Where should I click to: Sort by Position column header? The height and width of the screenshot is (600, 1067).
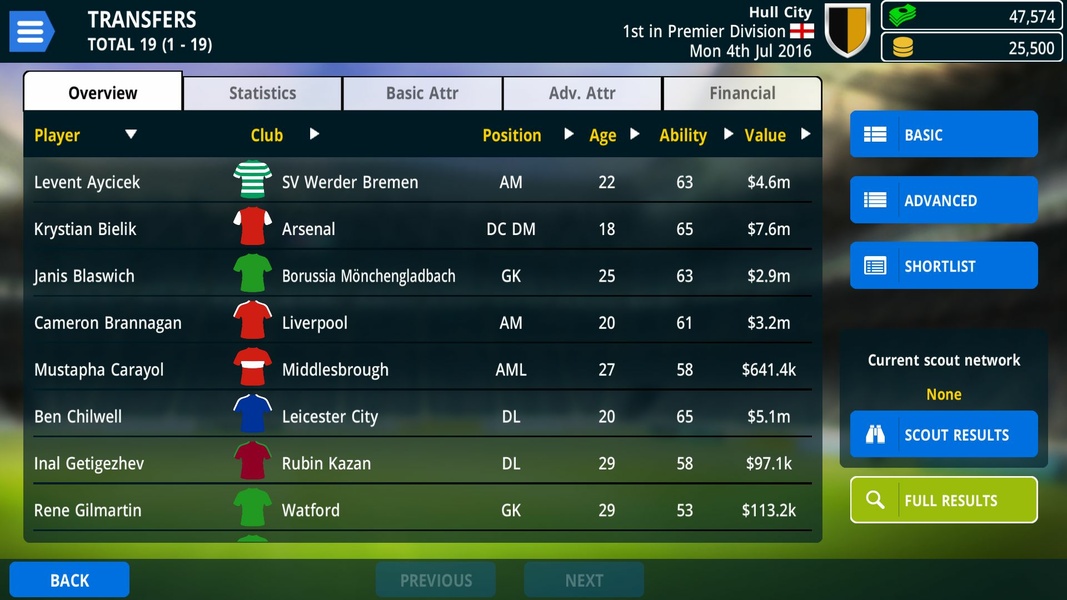(511, 135)
